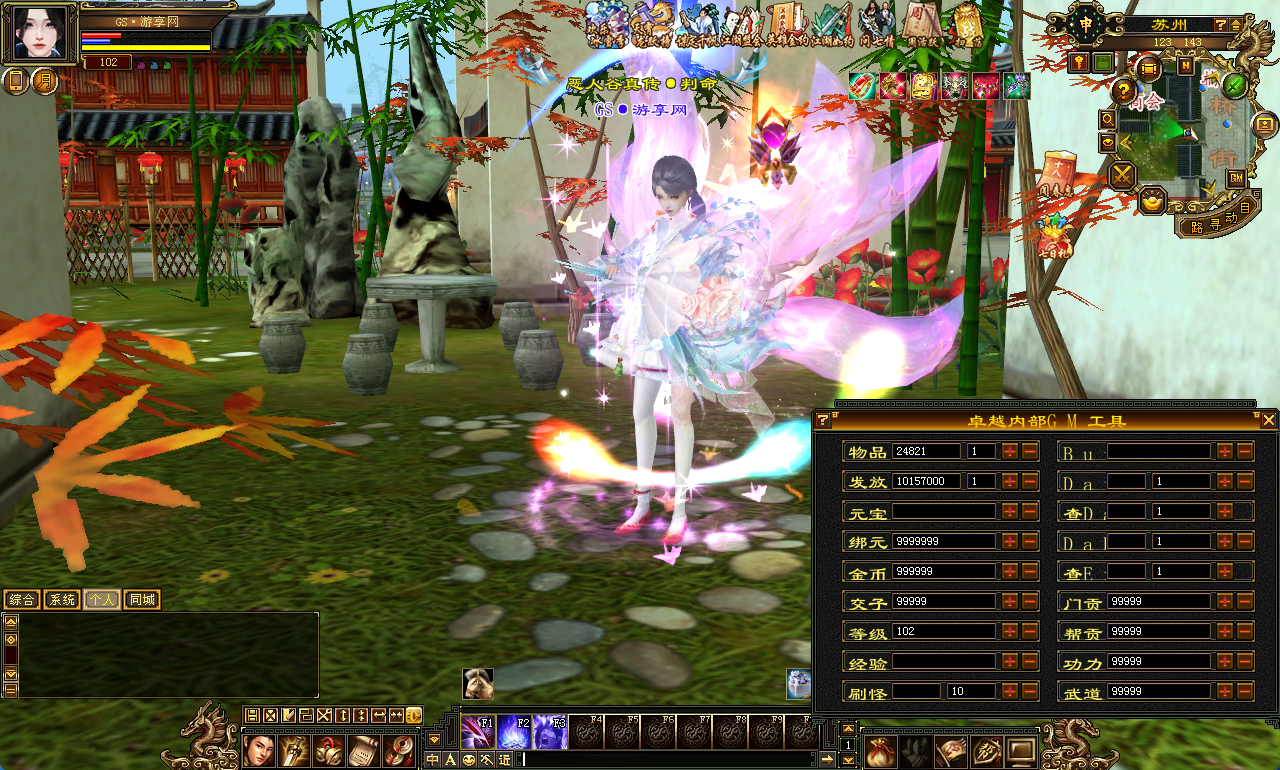Open the gold ingot shop icon
Viewport: 1280px width, 770px height.
(1153, 200)
